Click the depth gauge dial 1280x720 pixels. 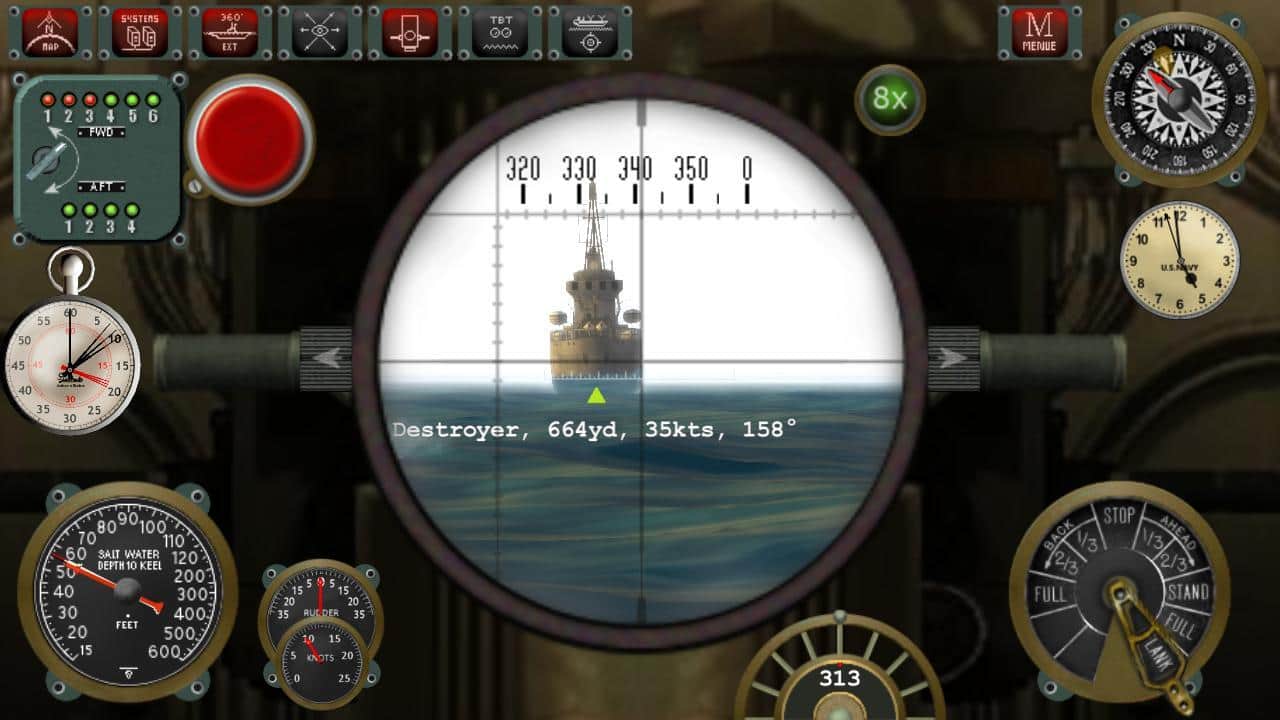pyautogui.click(x=126, y=590)
